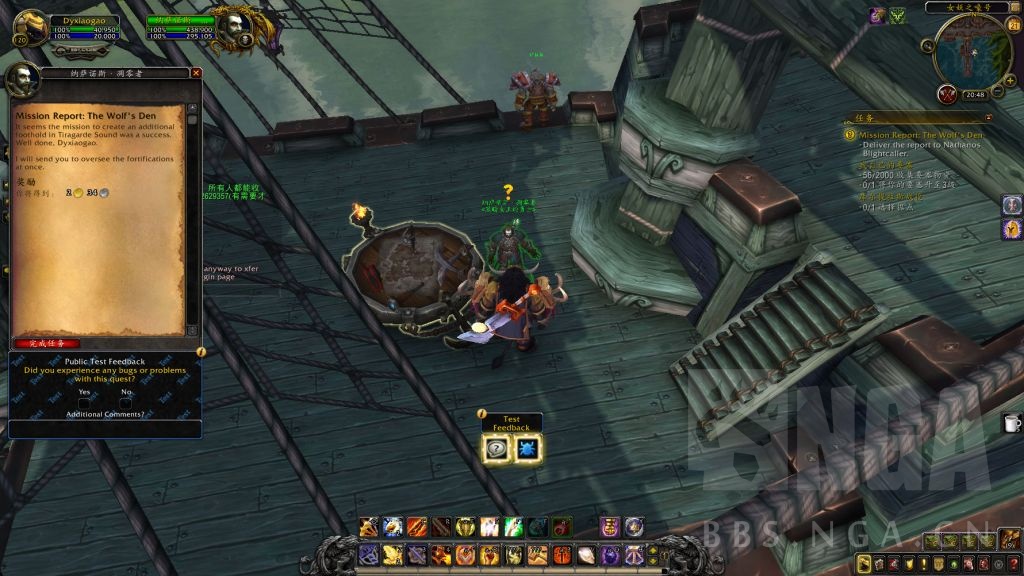Tick the Yes feedback checkbox
This screenshot has height=576, width=1024.
click(x=85, y=401)
